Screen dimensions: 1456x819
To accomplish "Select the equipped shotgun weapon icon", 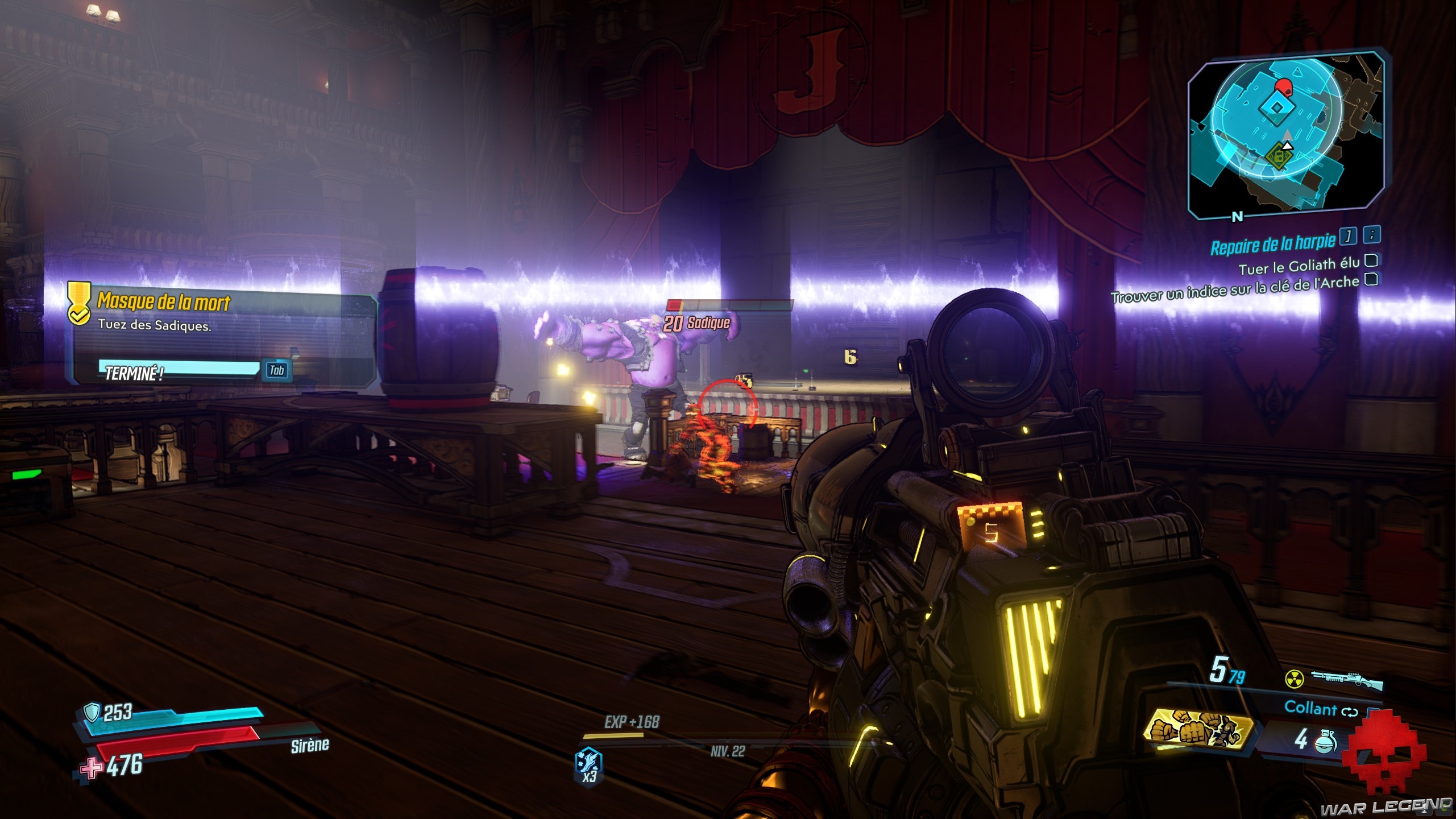I will click(x=1346, y=679).
